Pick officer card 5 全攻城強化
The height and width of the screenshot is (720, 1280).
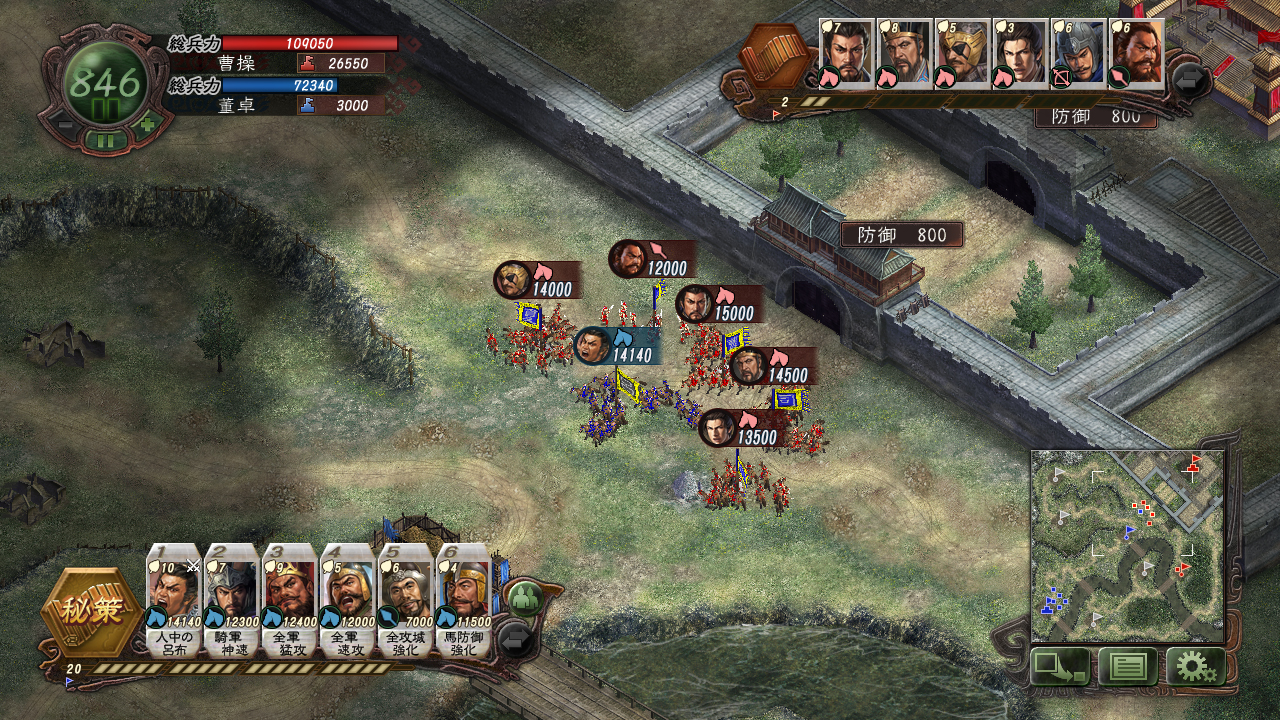(x=406, y=600)
